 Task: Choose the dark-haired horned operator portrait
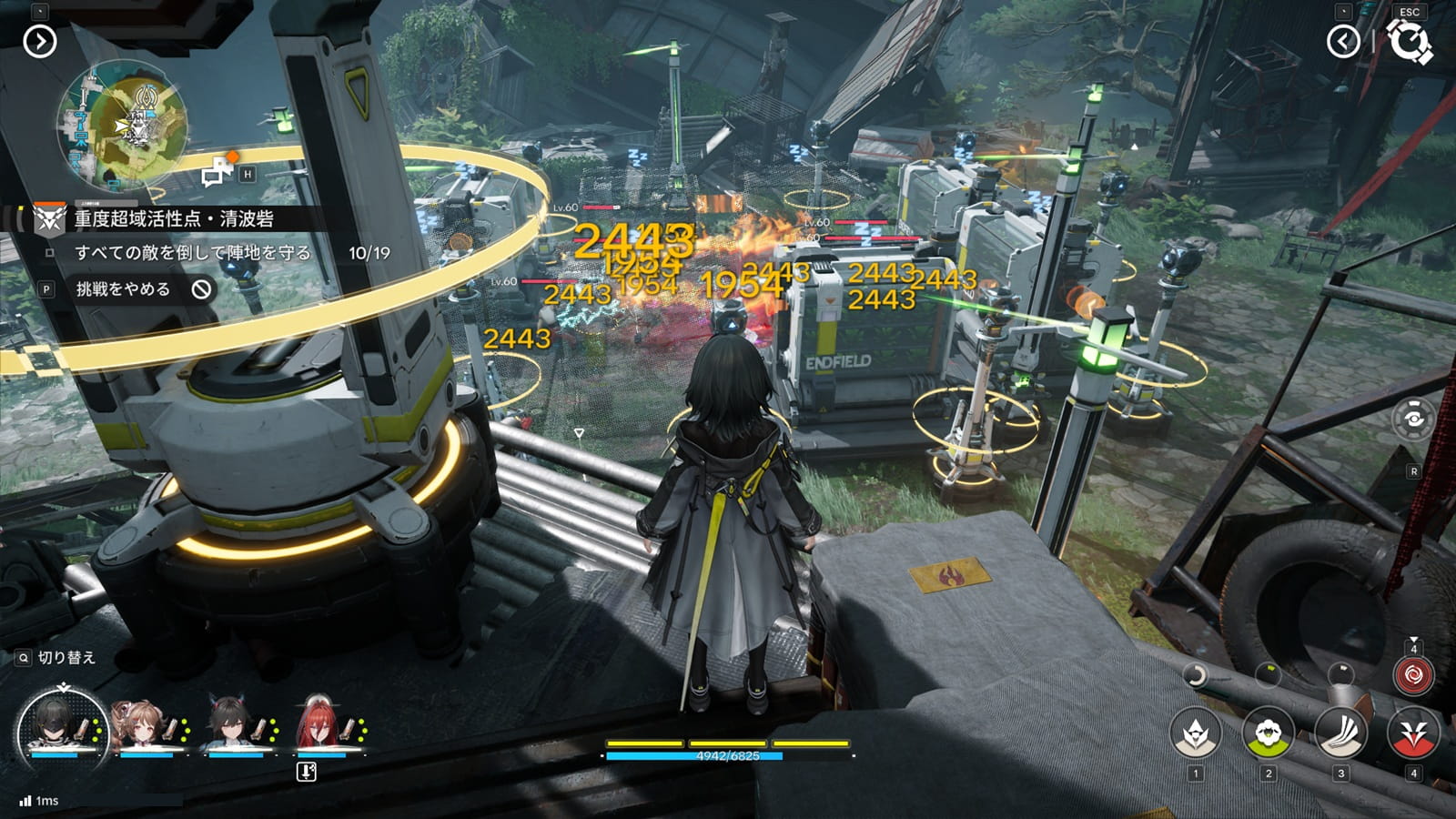(231, 726)
